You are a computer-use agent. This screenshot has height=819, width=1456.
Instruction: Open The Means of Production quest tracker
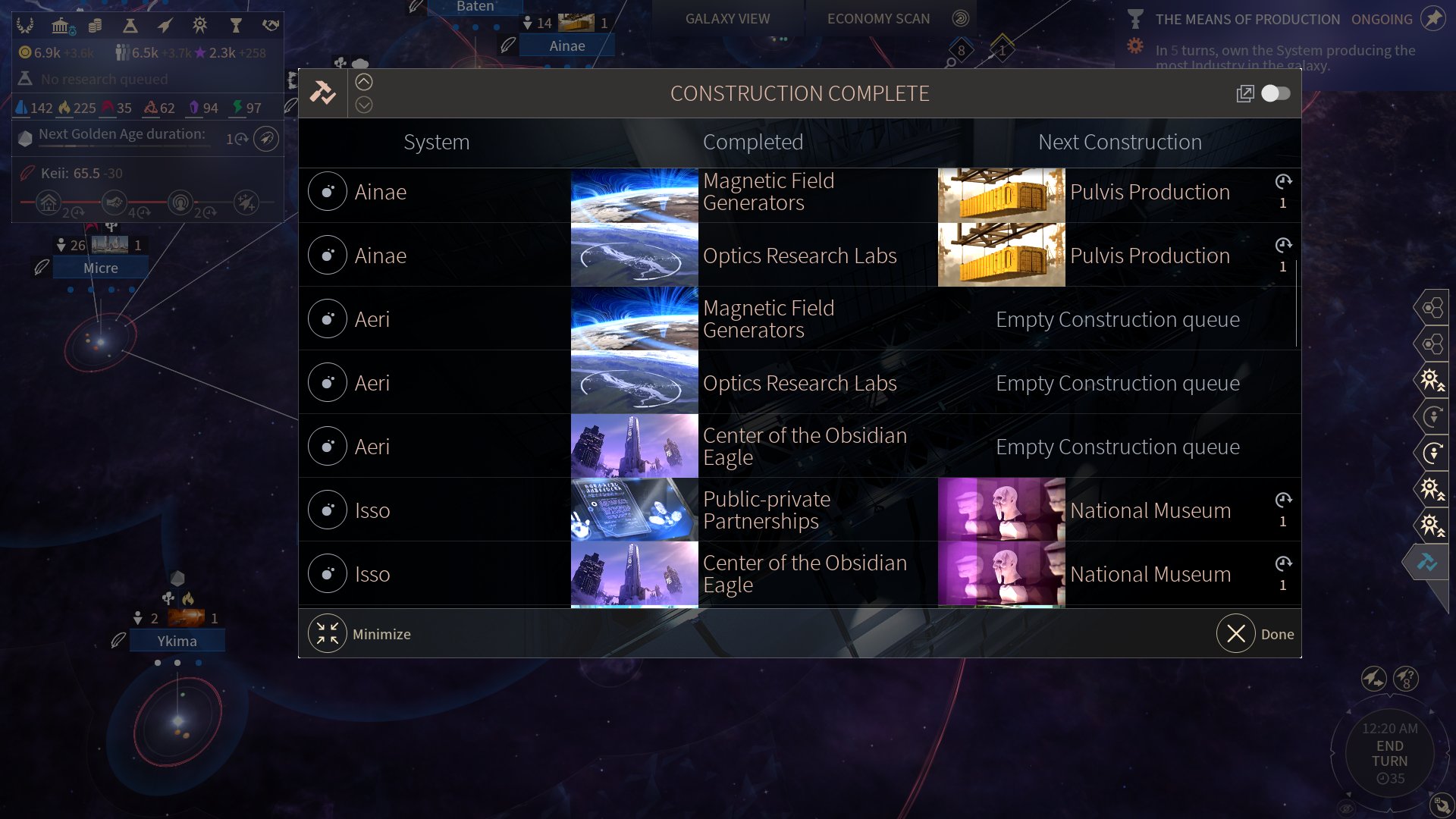tap(1247, 20)
